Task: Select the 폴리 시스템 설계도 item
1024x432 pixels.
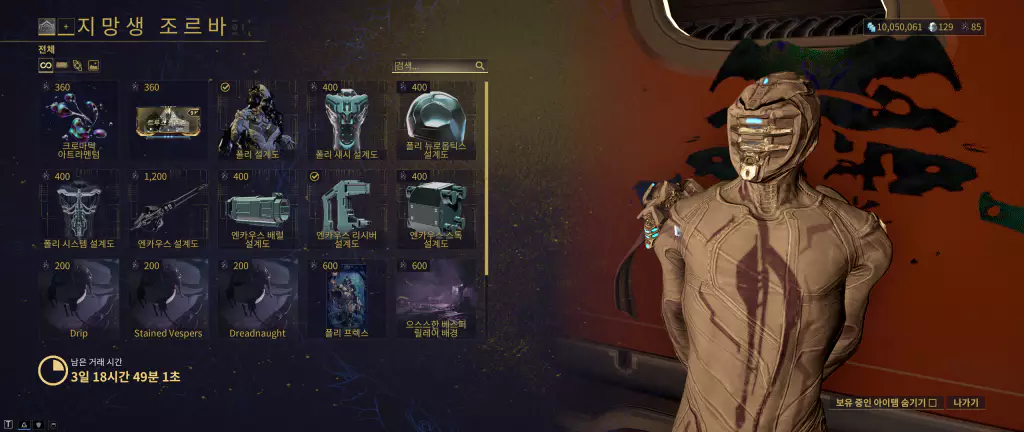Action: pyautogui.click(x=81, y=210)
